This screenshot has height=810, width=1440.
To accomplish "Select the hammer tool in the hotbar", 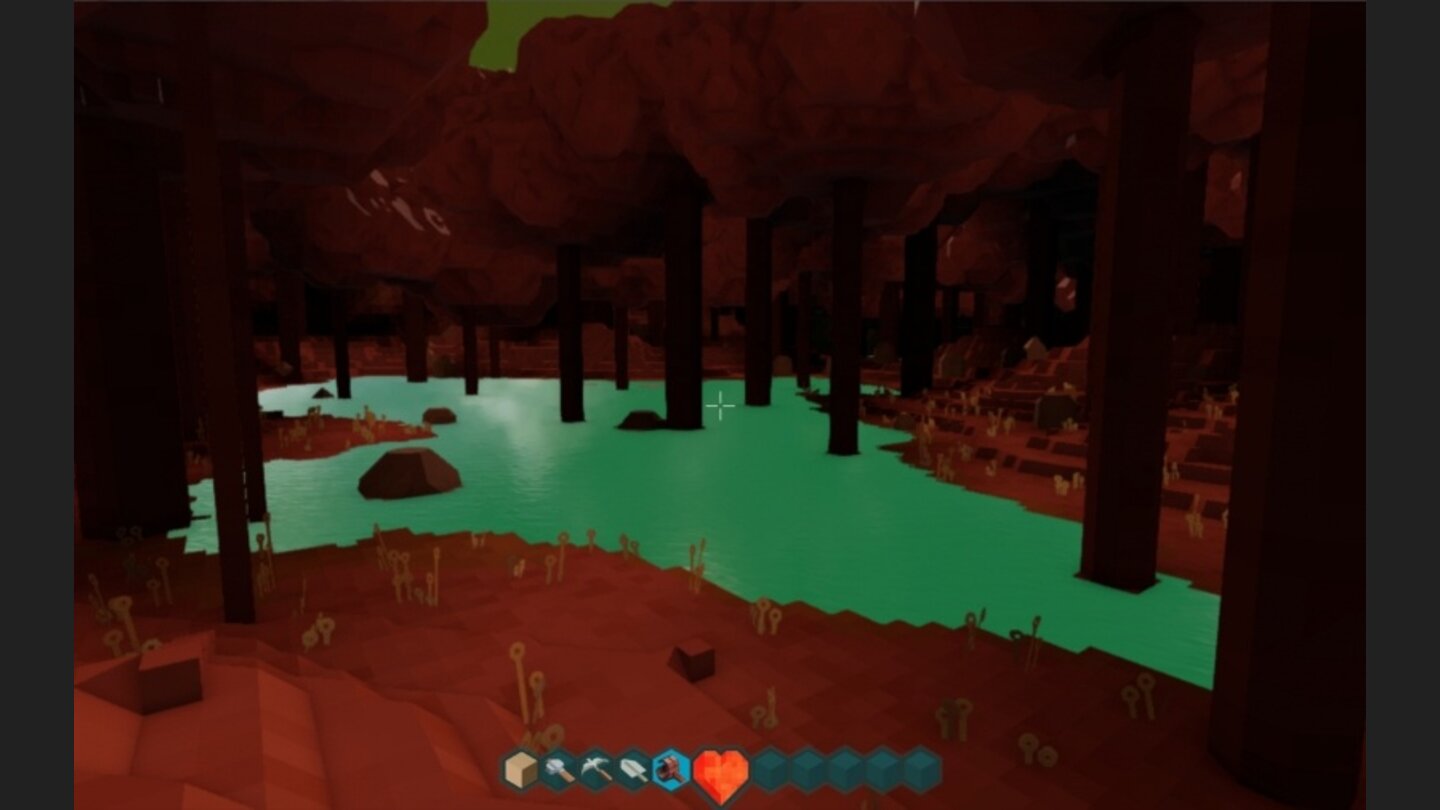I will pos(558,770).
